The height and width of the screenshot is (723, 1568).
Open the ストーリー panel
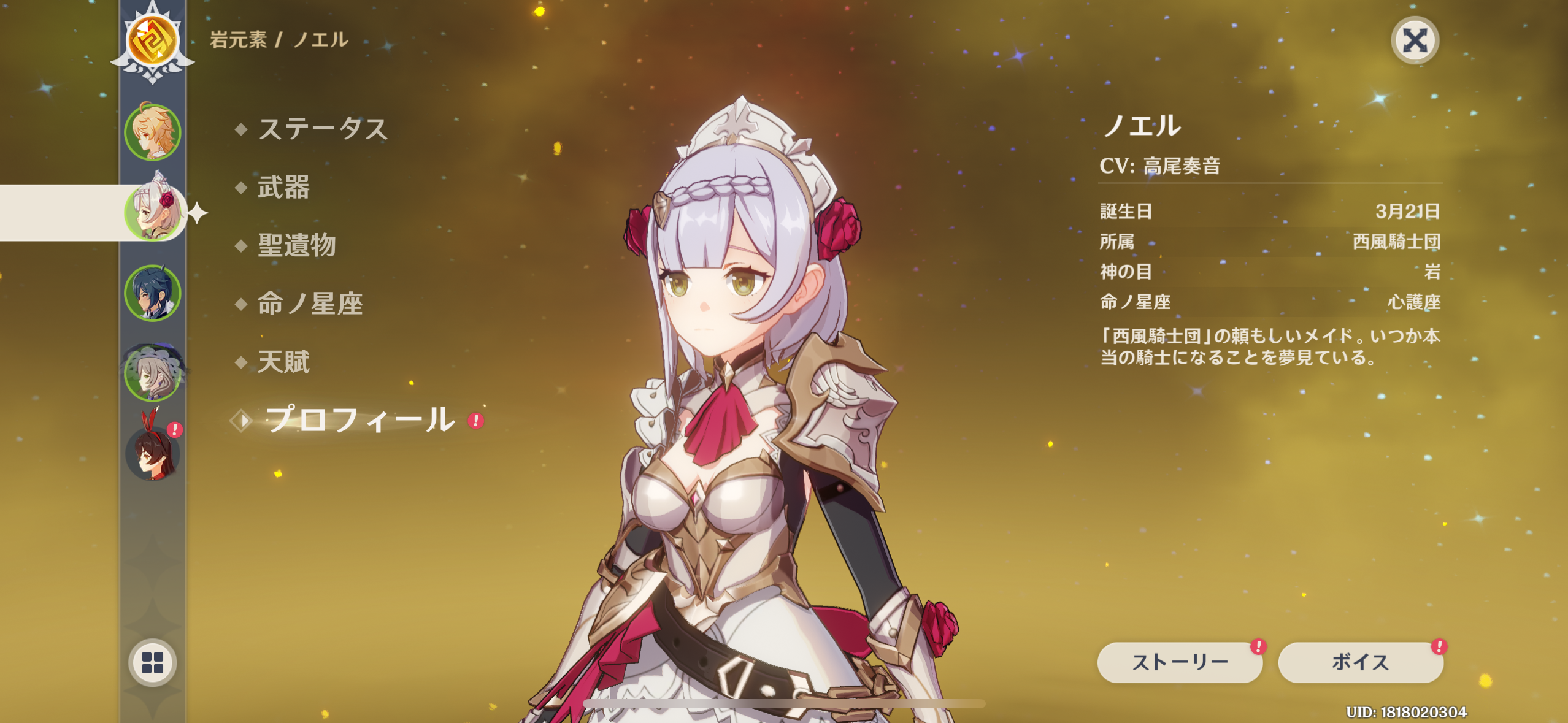[x=1179, y=662]
